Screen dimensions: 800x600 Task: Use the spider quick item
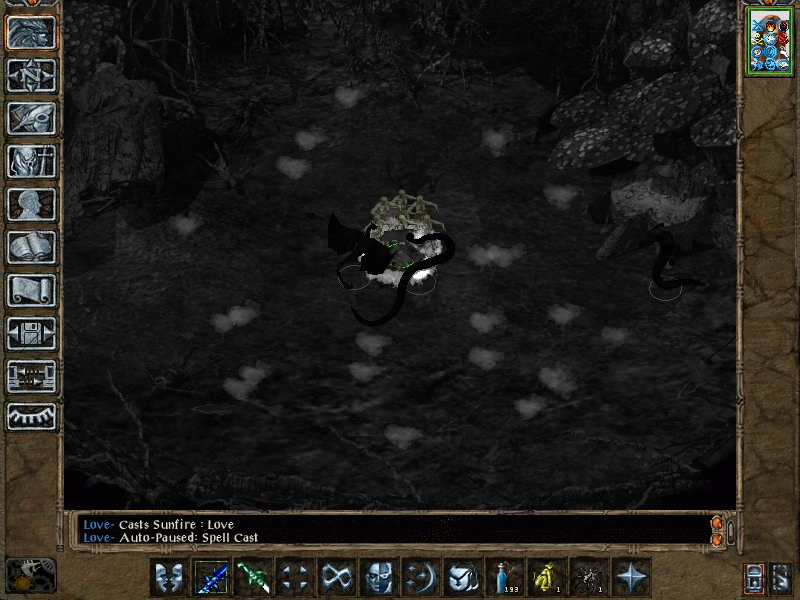589,577
